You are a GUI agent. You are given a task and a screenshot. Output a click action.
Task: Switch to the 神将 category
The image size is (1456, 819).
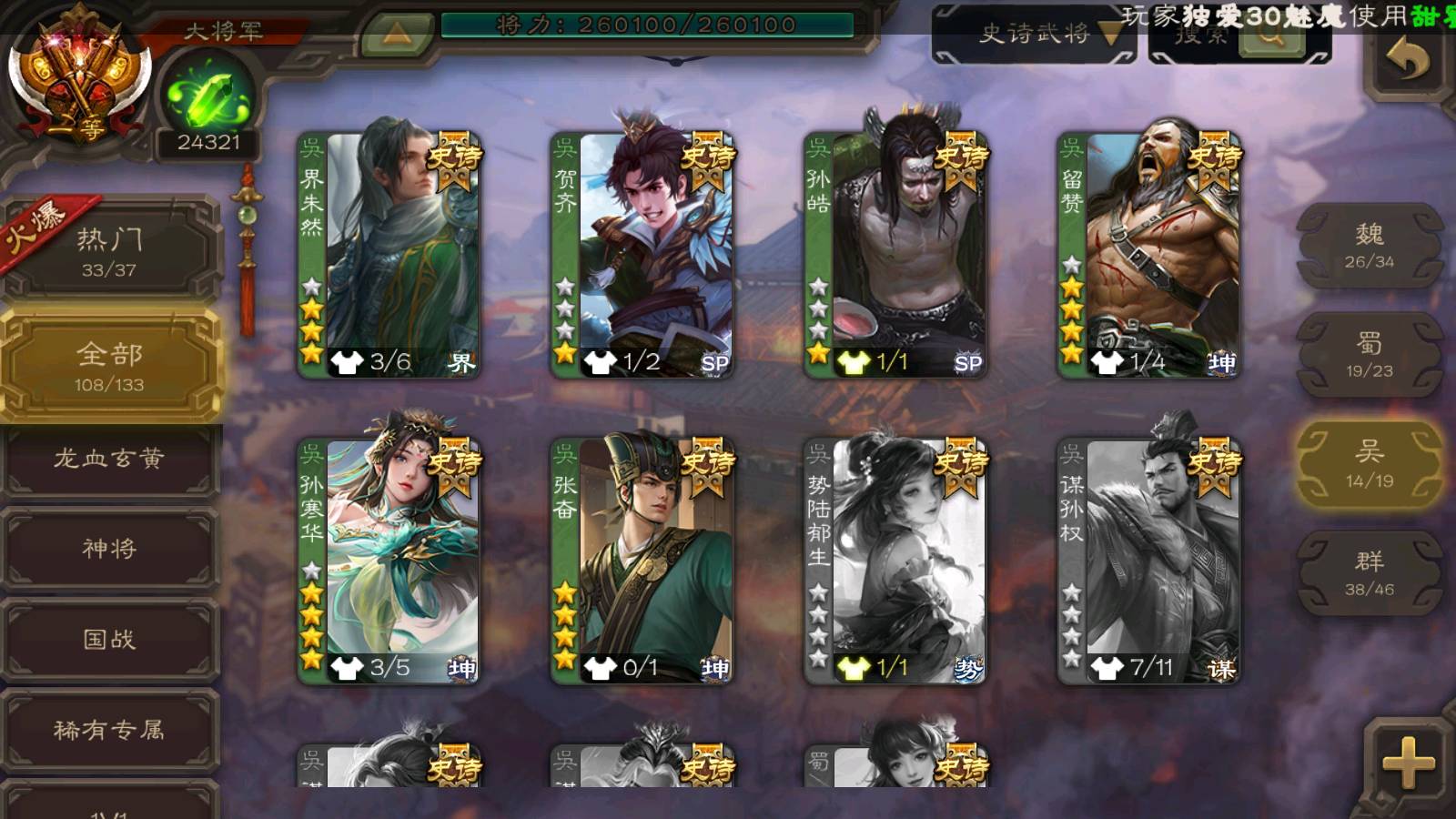tap(109, 549)
